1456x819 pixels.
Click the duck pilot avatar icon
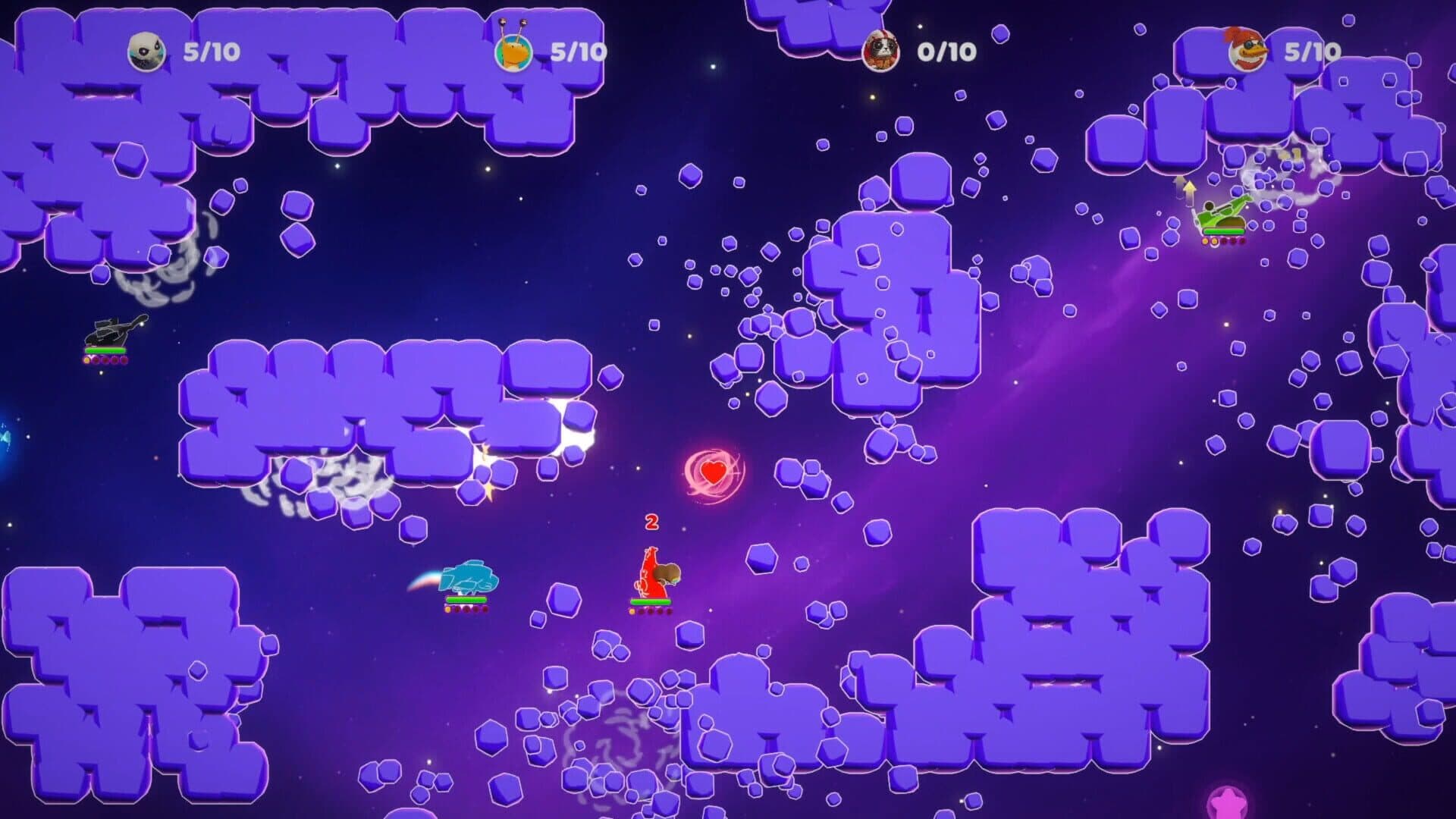coord(1249,51)
